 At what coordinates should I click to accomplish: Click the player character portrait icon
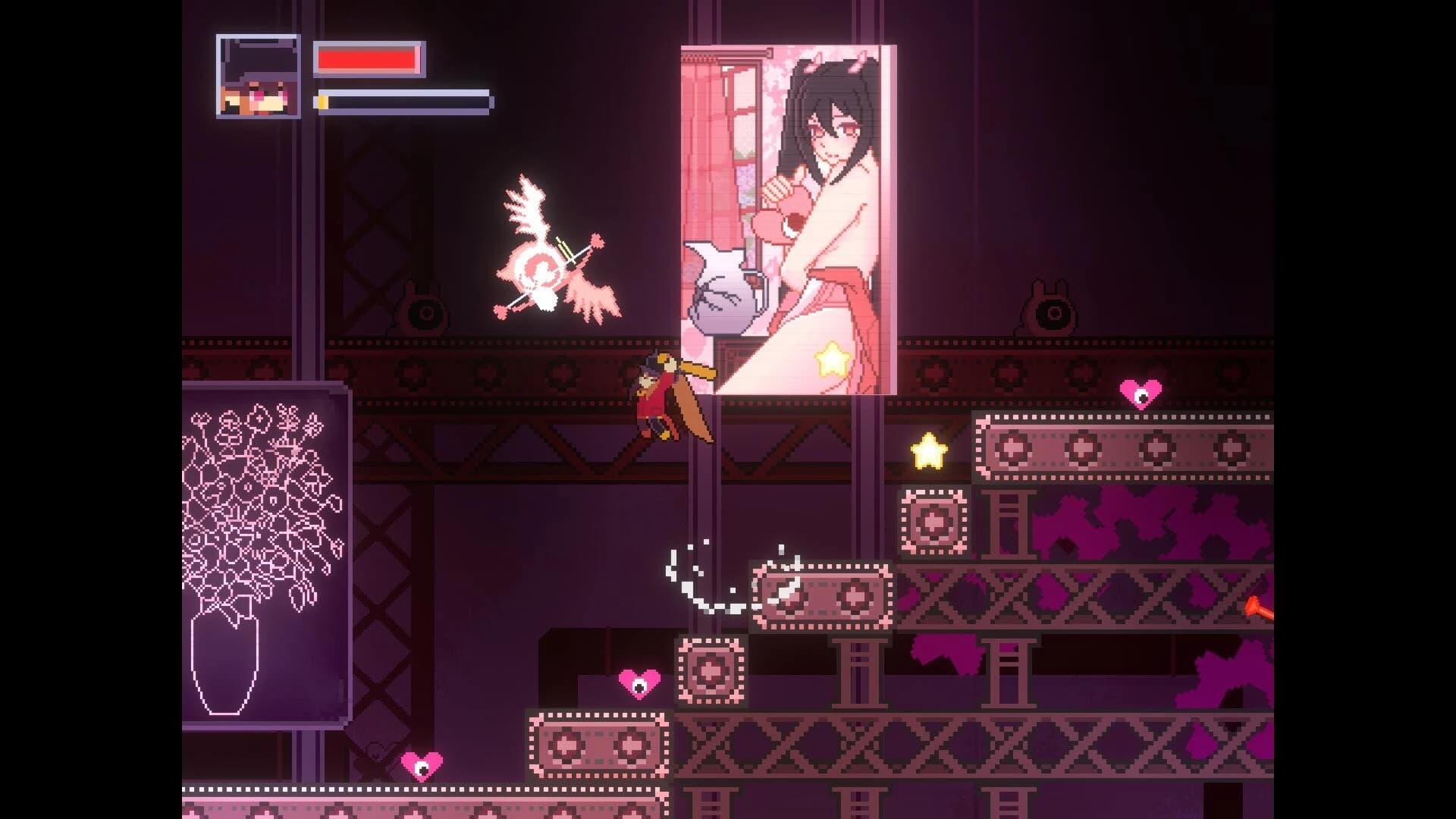click(x=256, y=76)
